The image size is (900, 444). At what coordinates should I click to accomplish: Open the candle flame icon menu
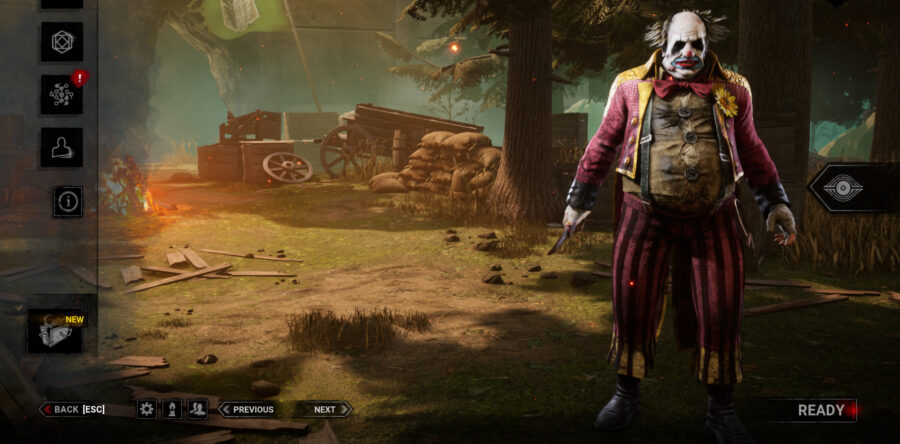(172, 409)
